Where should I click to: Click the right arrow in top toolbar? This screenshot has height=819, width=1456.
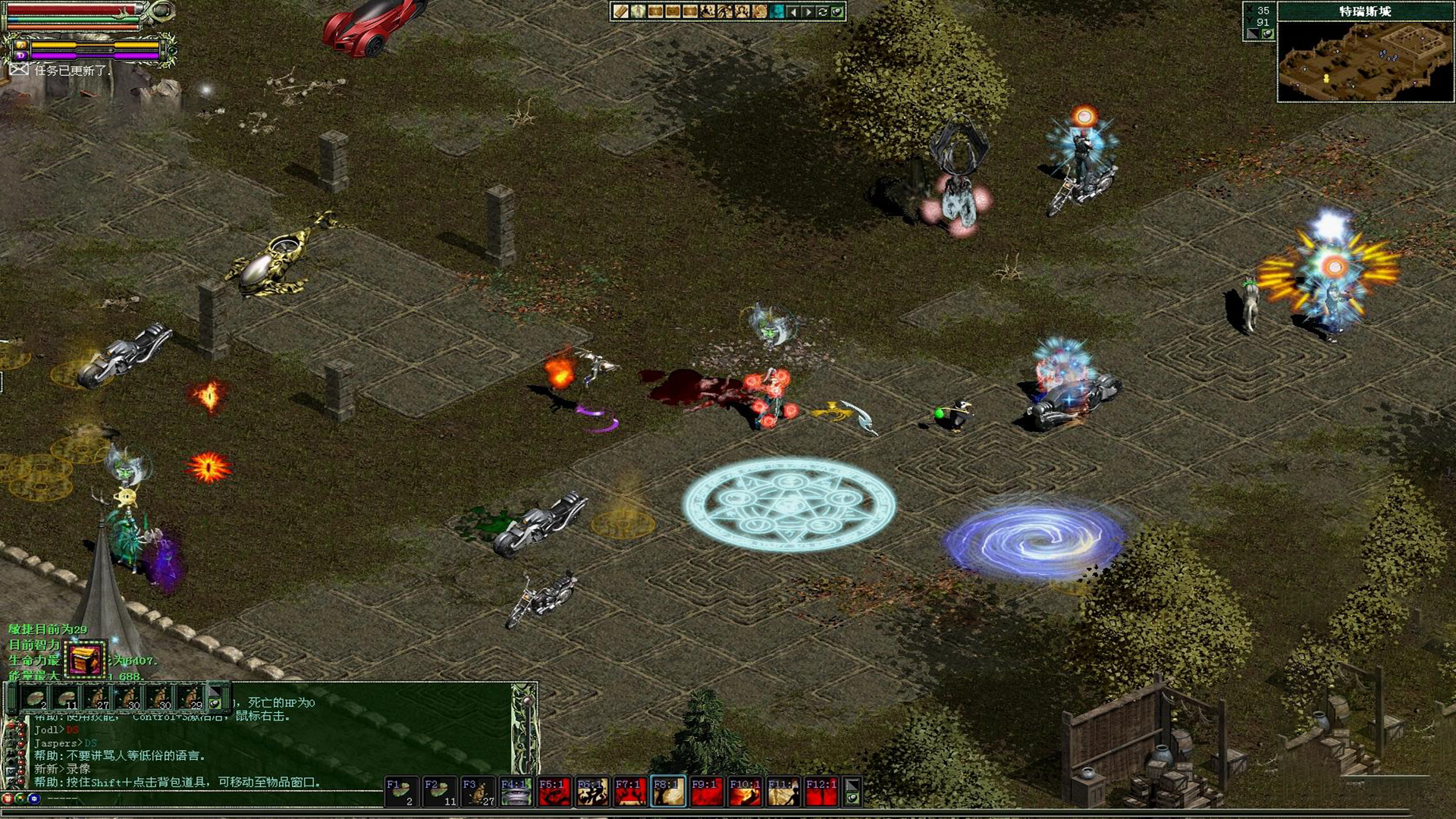click(808, 11)
